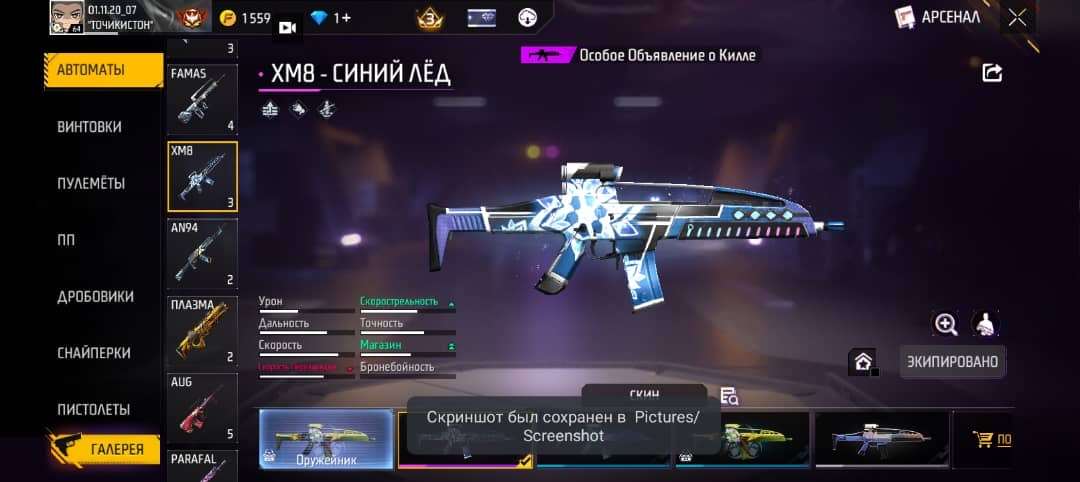
Task: Pick the ПЛАЗМА weapon tile
Action: pos(202,331)
